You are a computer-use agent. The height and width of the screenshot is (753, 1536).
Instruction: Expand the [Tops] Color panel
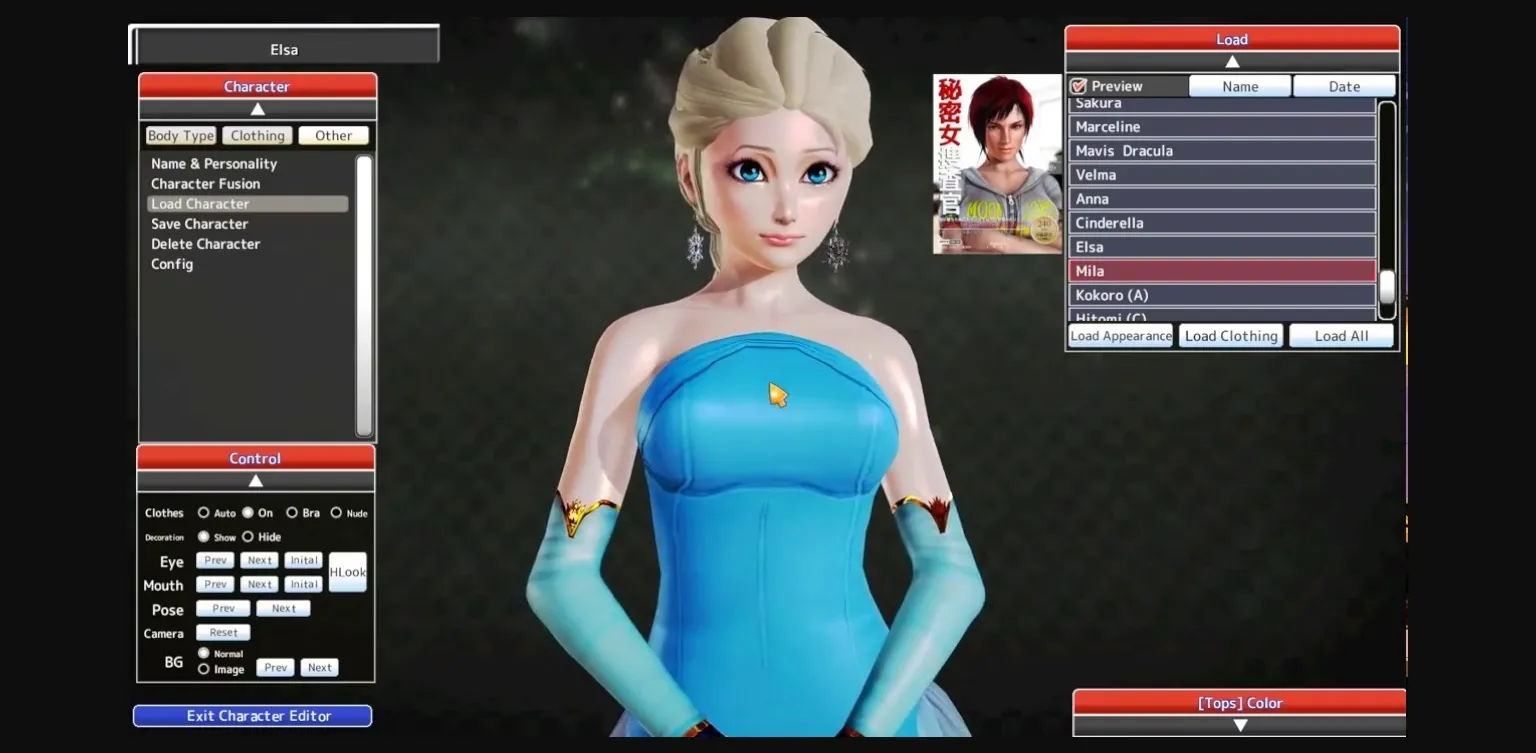(1239, 724)
